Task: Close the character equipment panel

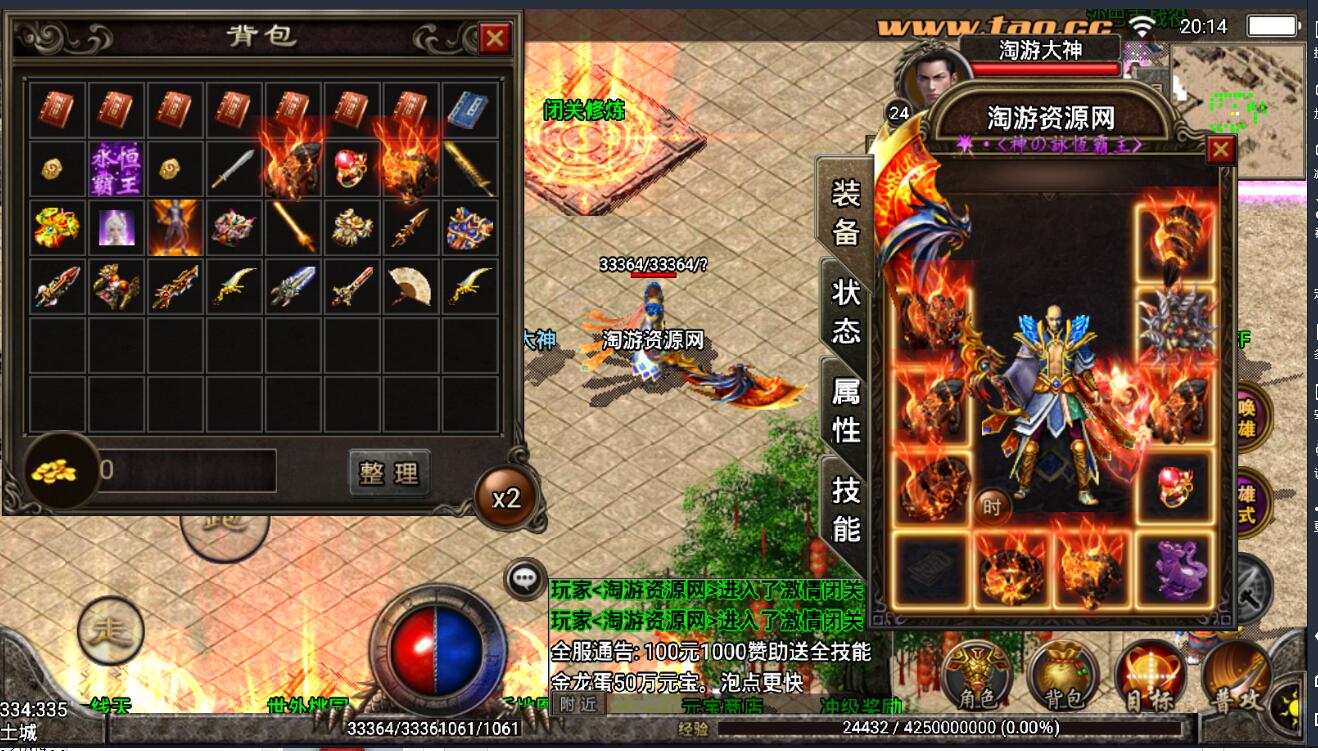Action: pyautogui.click(x=1220, y=150)
